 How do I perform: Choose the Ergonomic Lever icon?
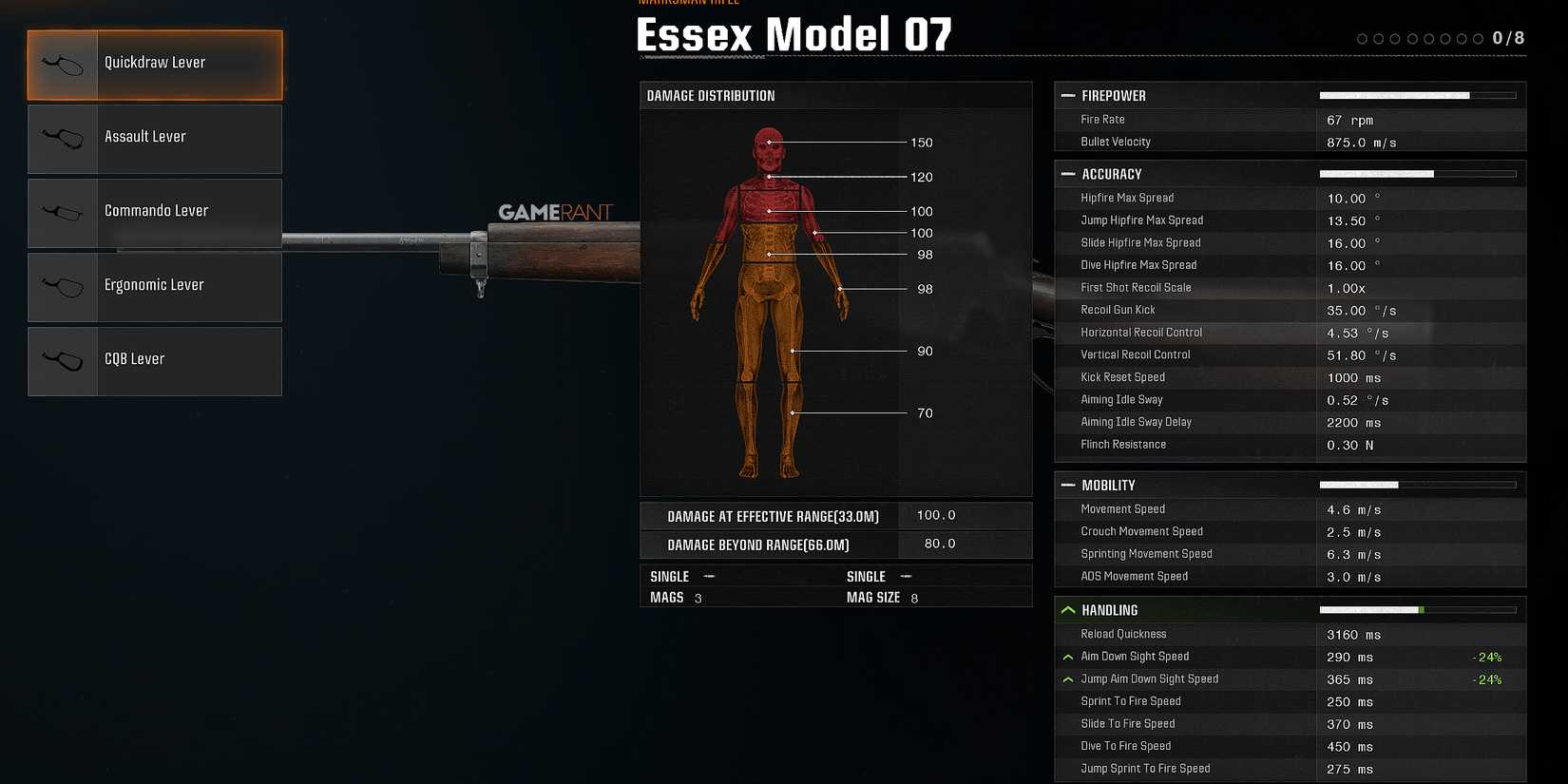(63, 286)
